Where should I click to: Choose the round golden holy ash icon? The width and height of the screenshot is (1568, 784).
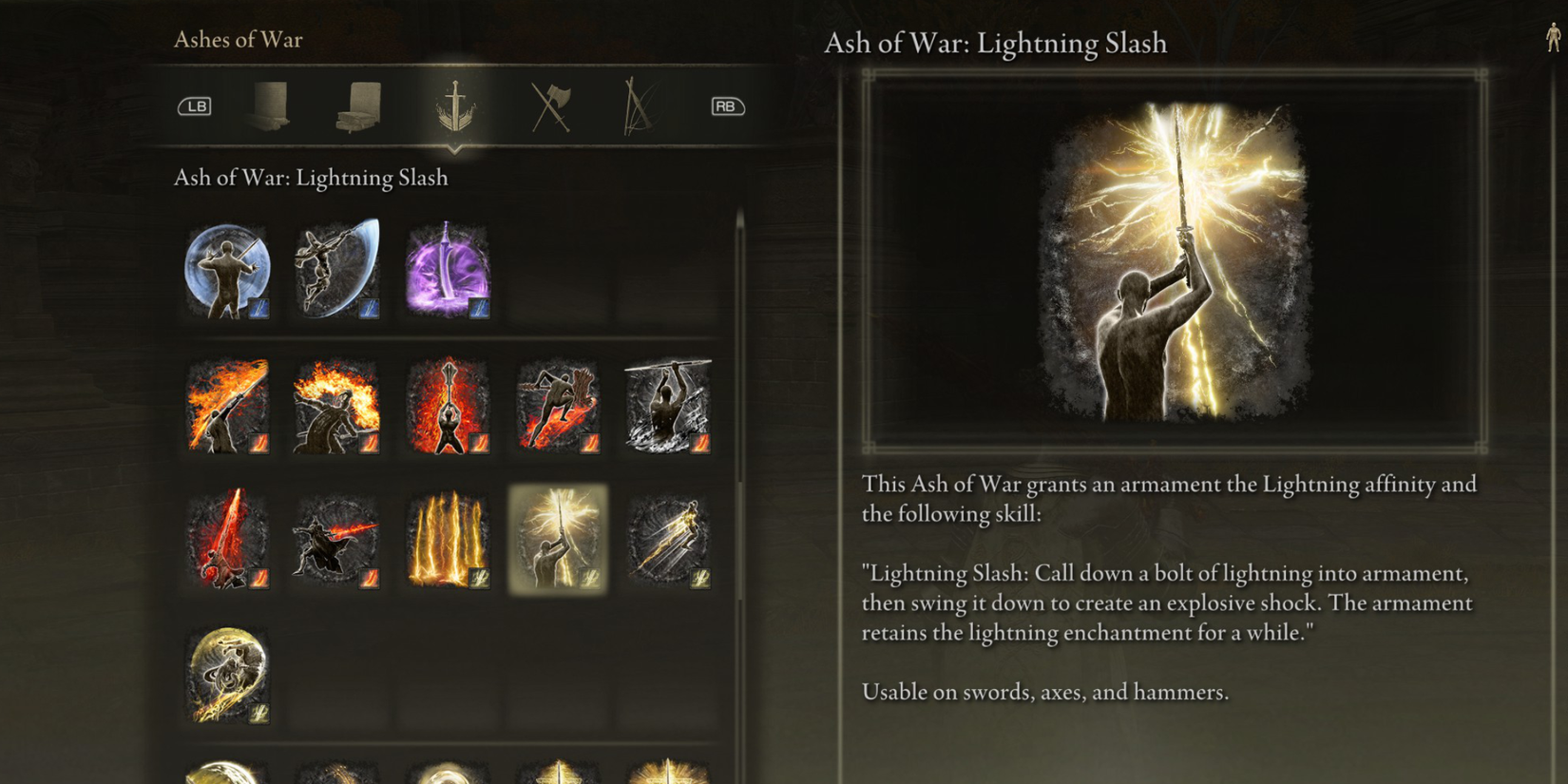point(226,675)
